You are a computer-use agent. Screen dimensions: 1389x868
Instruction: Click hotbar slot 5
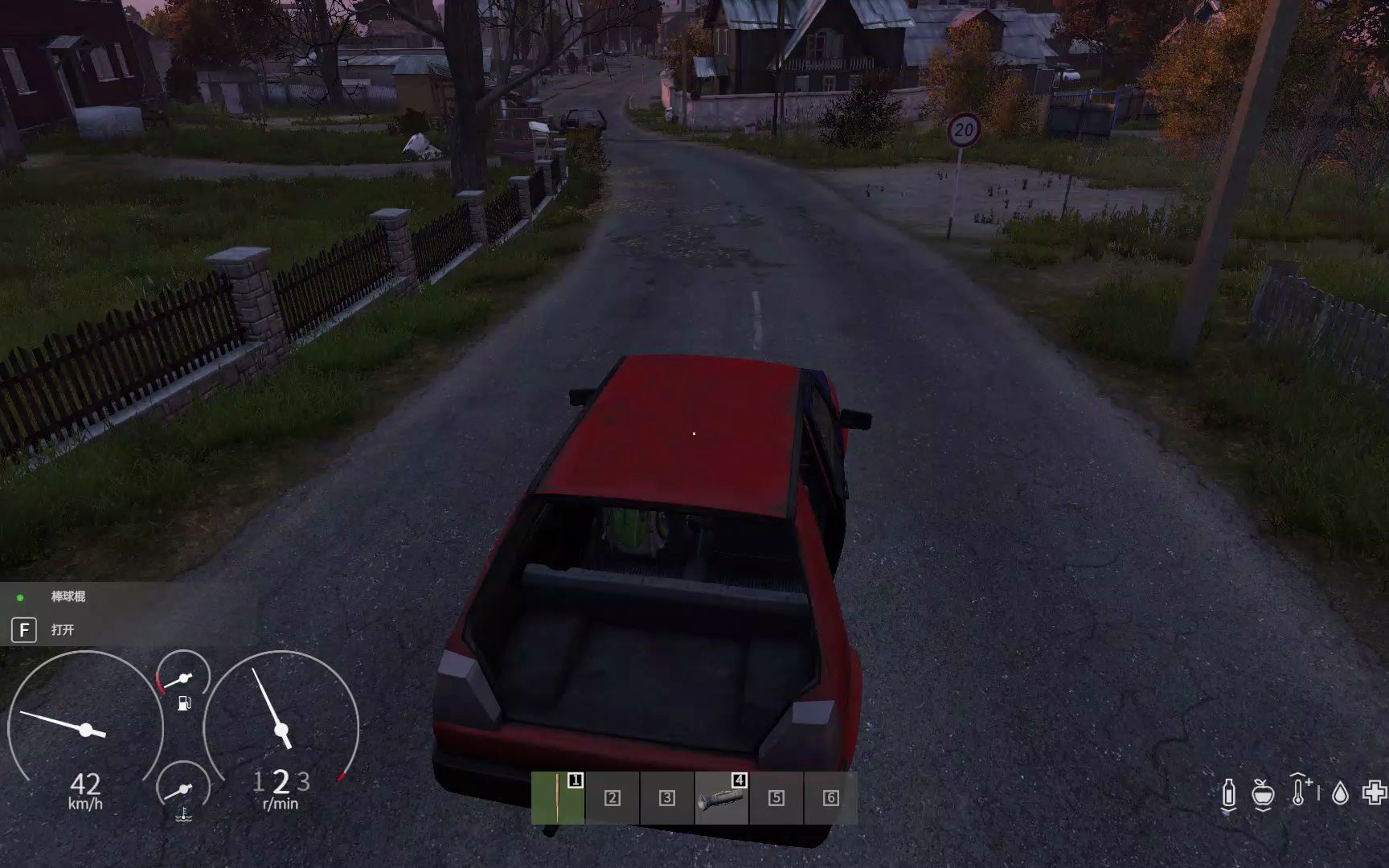(774, 798)
